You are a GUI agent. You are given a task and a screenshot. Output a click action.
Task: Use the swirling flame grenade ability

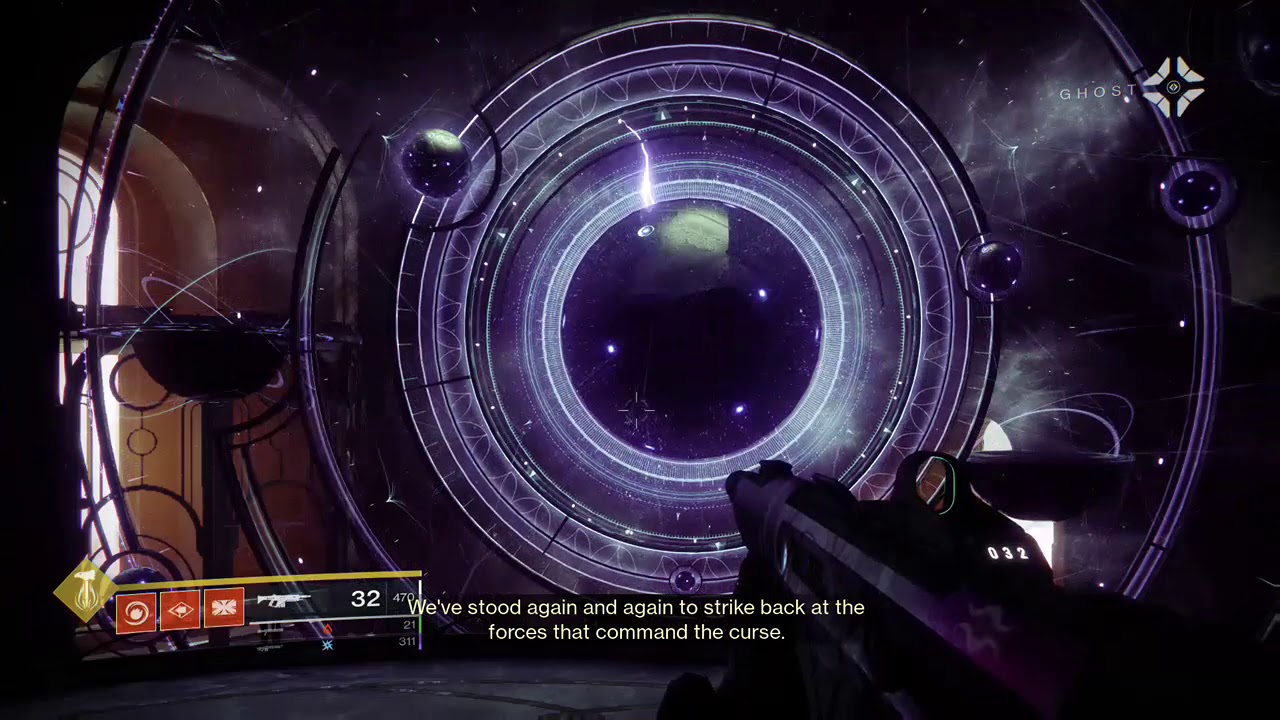click(136, 610)
